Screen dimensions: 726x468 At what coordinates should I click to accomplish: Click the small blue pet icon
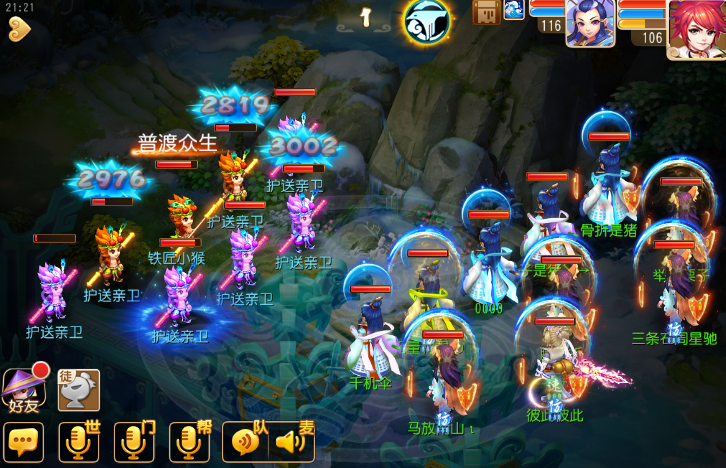click(x=513, y=10)
